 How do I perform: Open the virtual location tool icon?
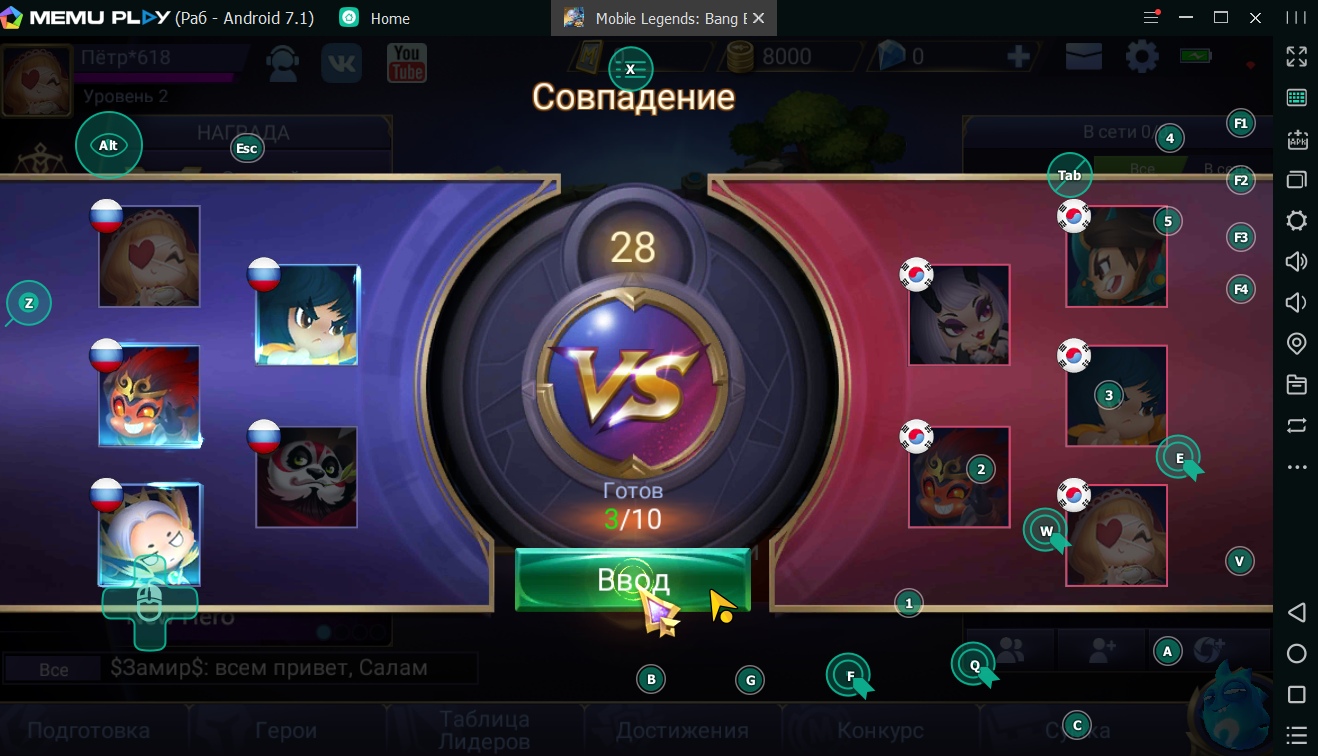click(x=1296, y=342)
